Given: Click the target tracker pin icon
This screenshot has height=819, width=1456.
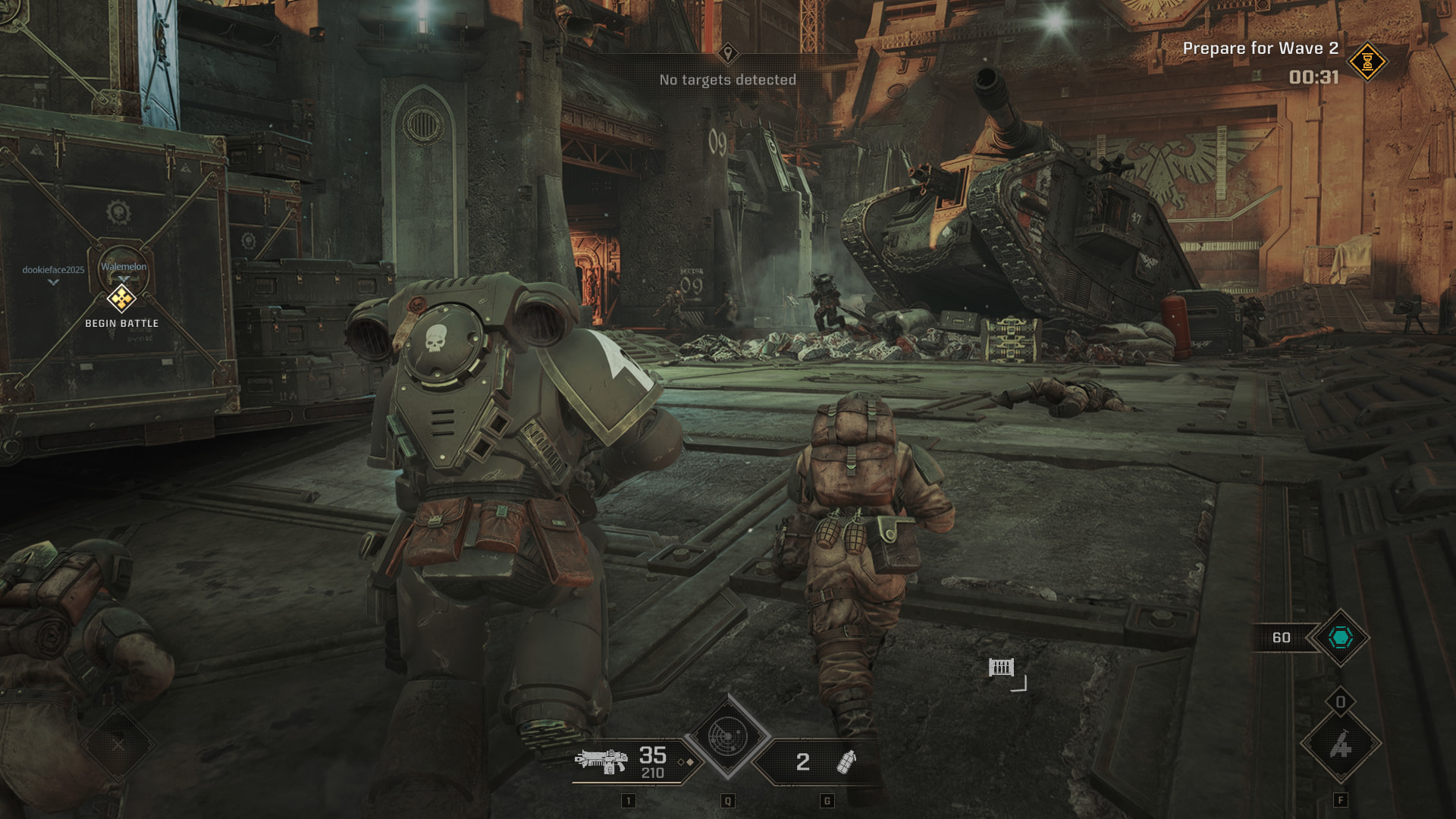Looking at the screenshot, I should (728, 53).
